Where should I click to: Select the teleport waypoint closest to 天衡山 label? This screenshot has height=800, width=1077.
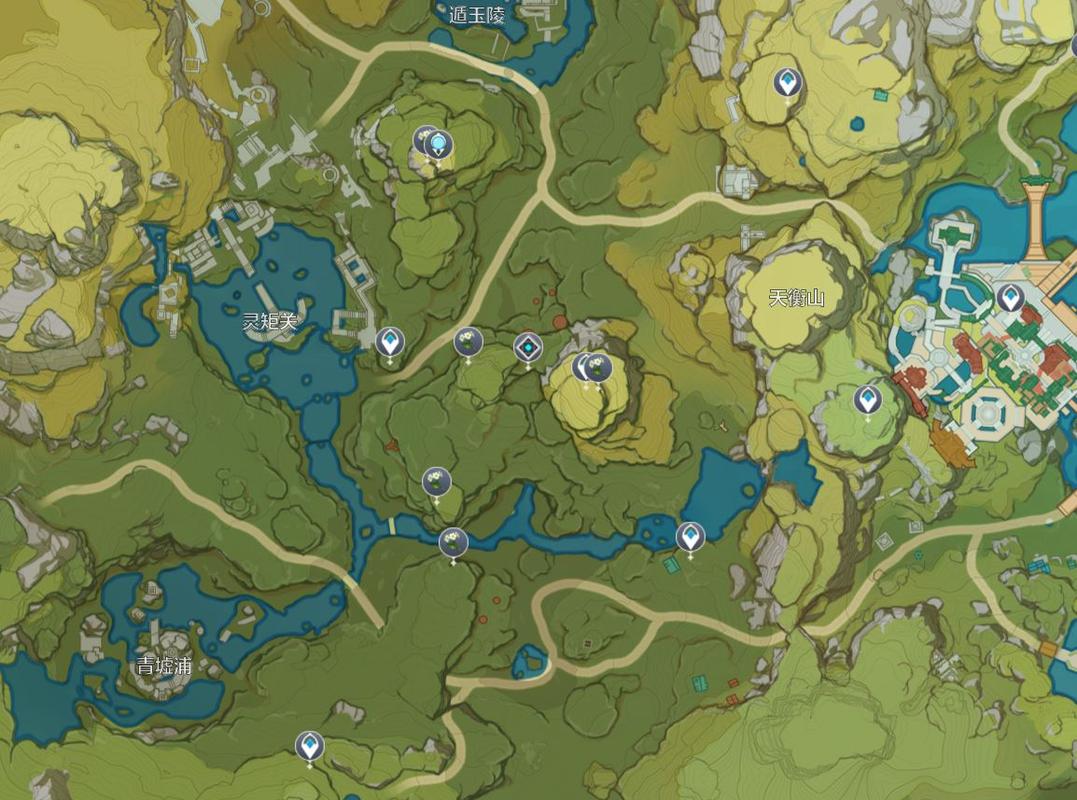pyautogui.click(x=867, y=400)
